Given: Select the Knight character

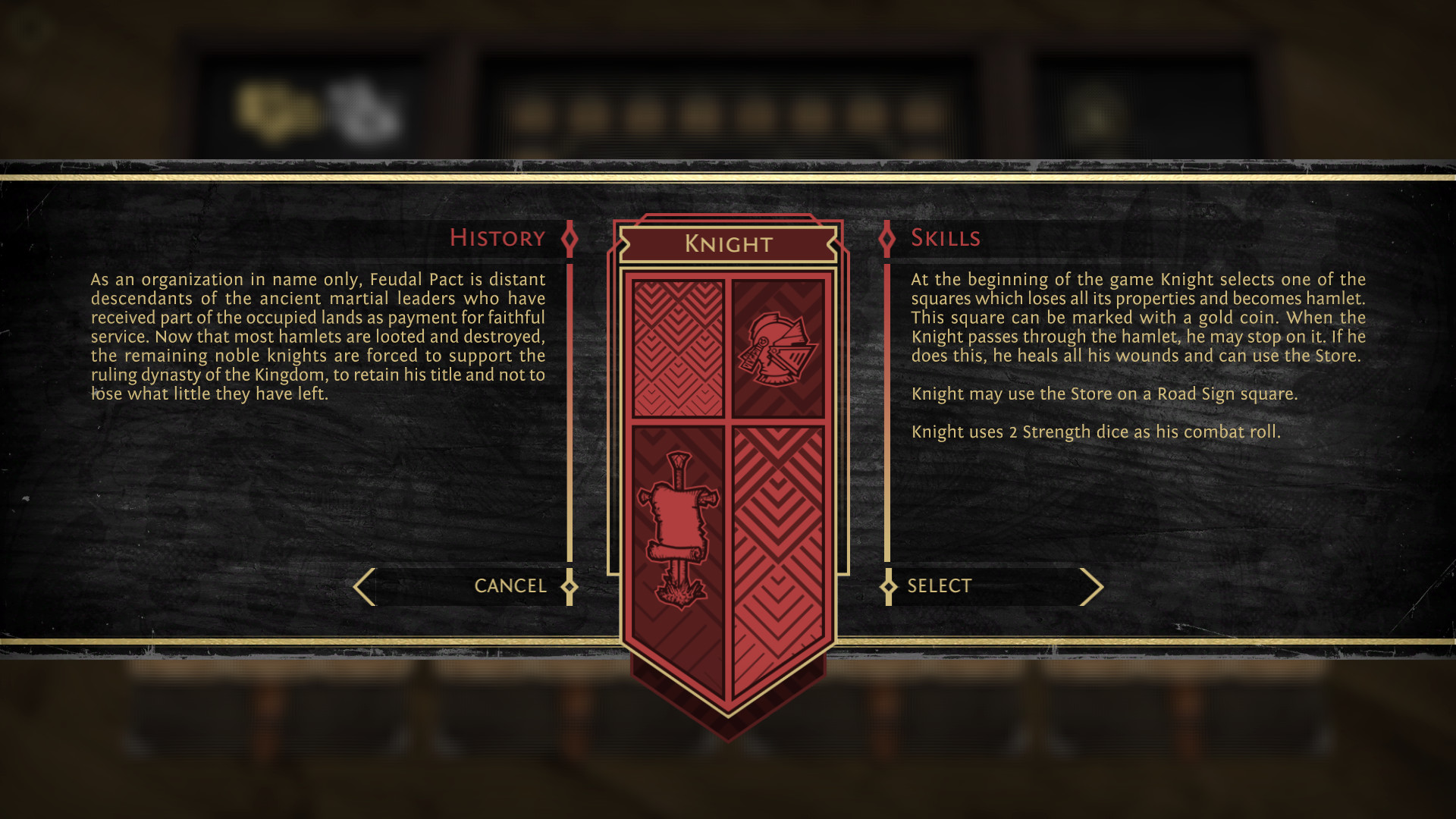Looking at the screenshot, I should coord(940,585).
